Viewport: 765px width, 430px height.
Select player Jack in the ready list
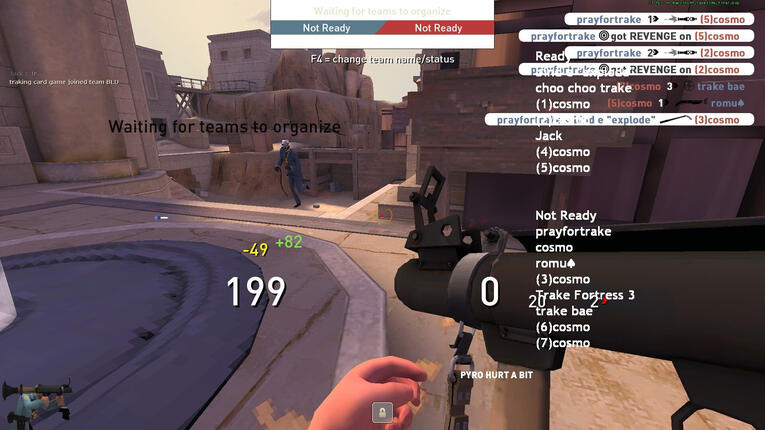(549, 136)
